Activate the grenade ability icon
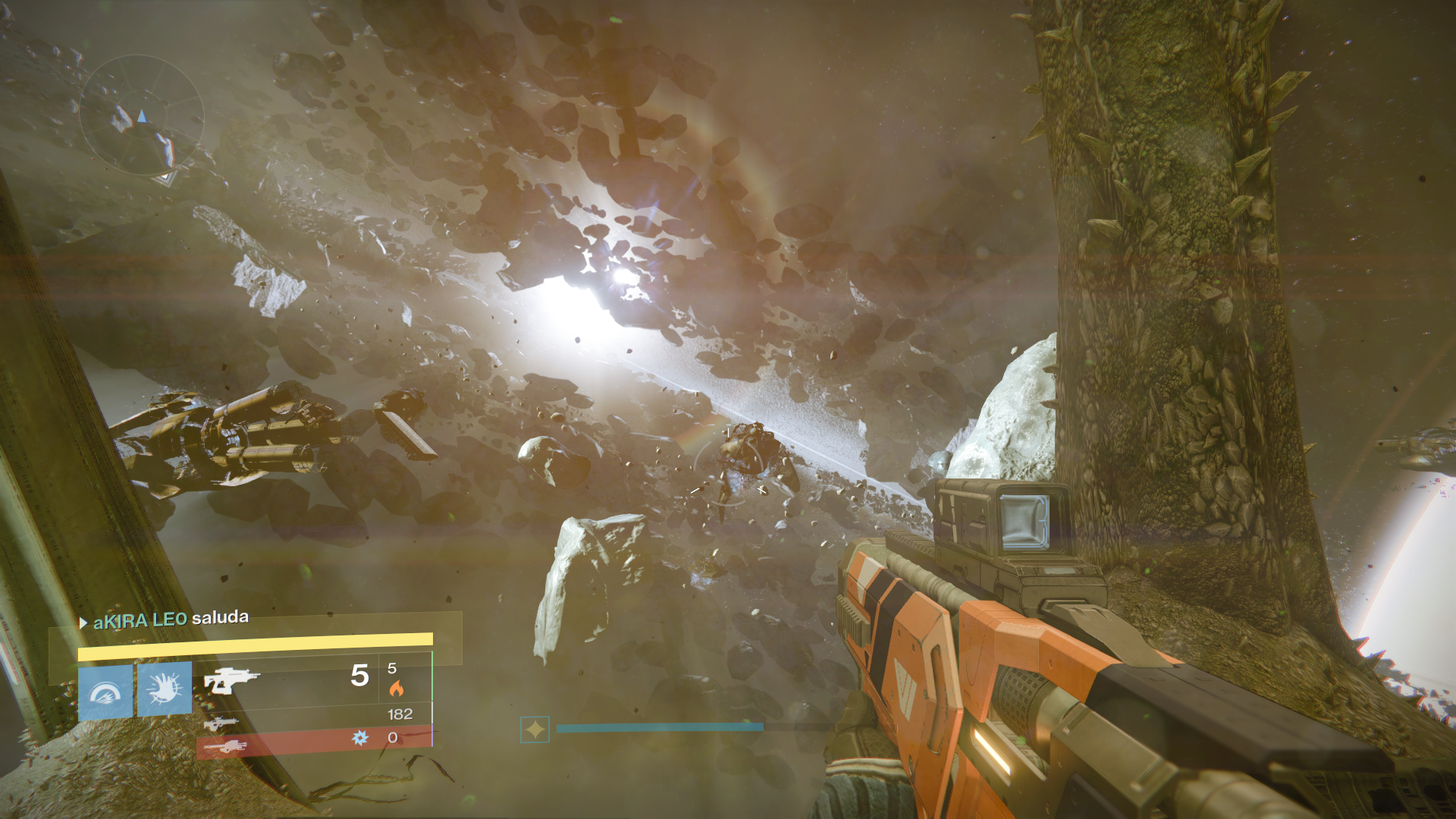This screenshot has height=819, width=1456. (x=106, y=691)
